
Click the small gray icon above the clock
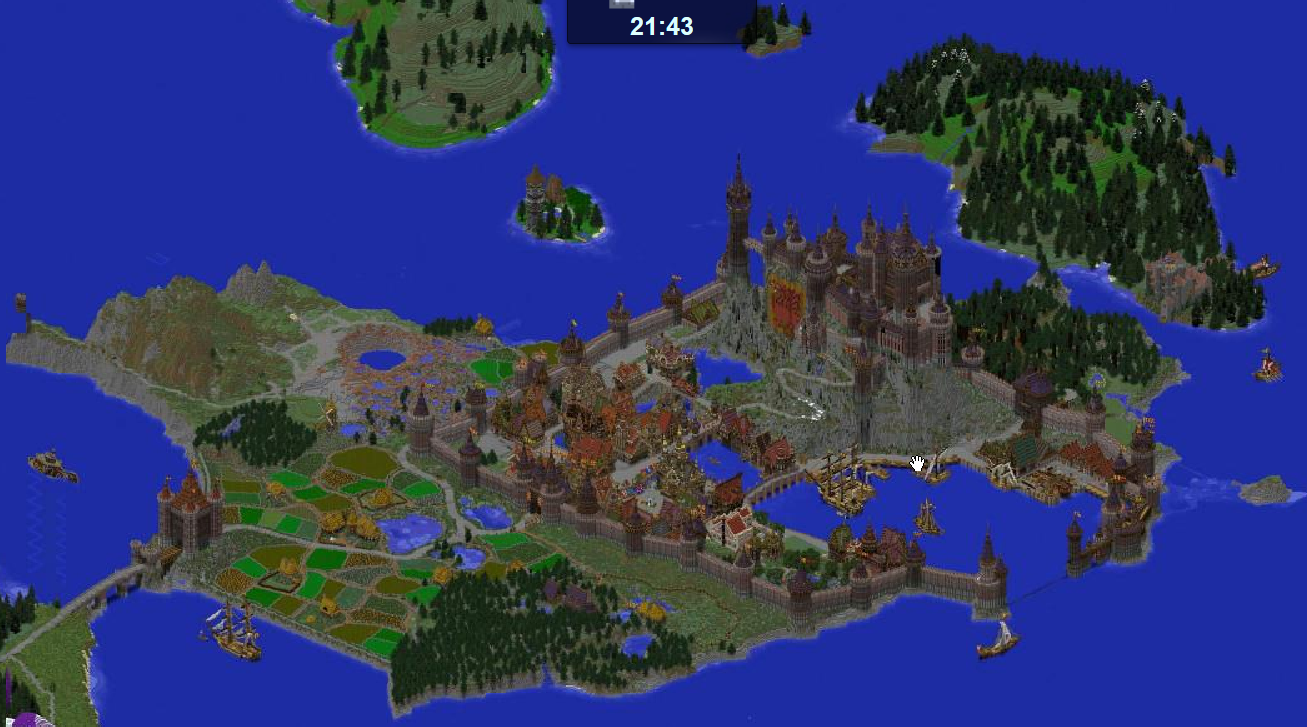pyautogui.click(x=622, y=5)
